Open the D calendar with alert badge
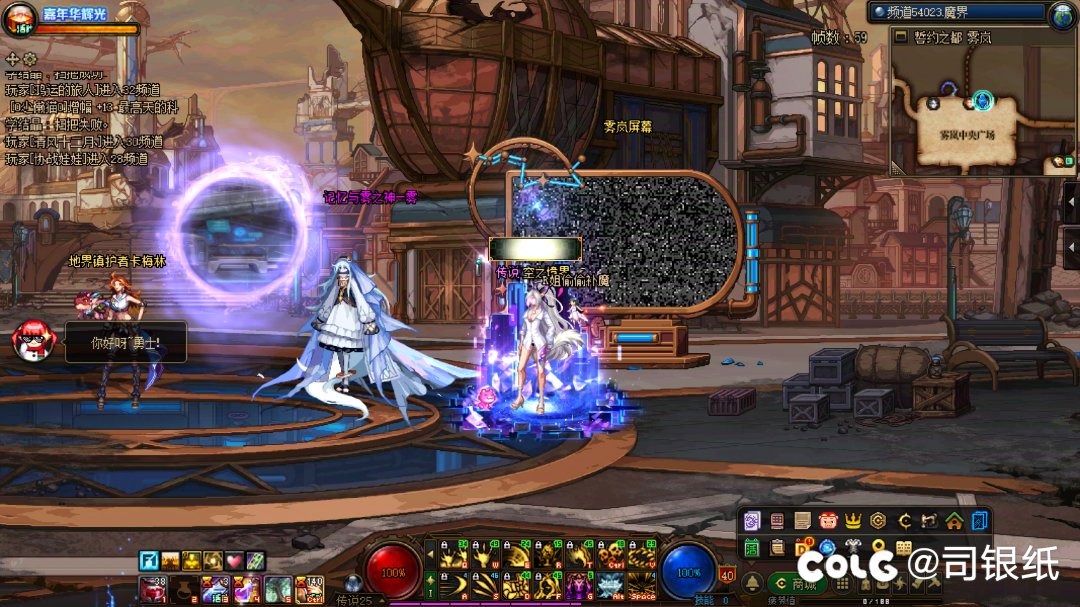 802,547
